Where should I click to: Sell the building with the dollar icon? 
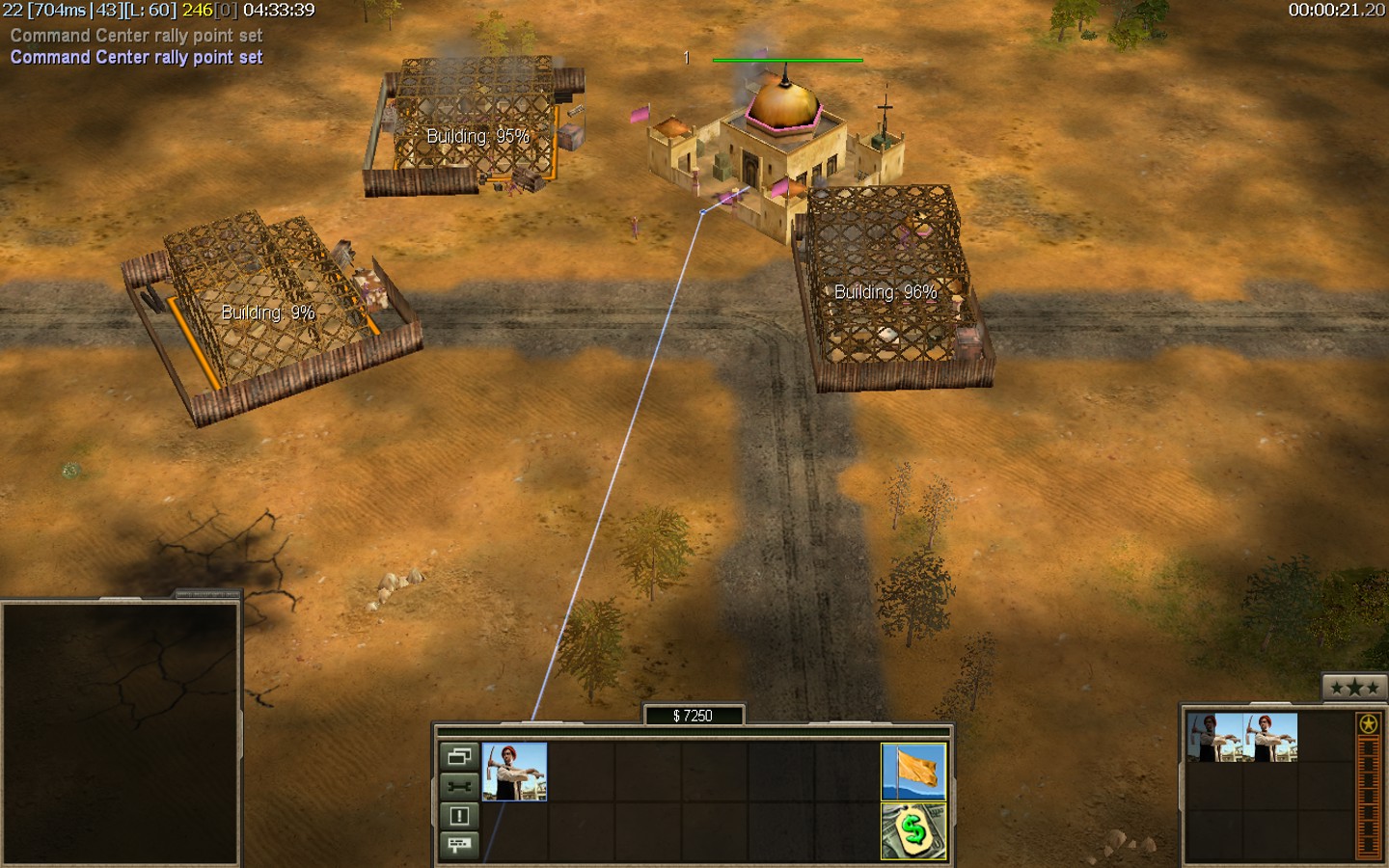click(913, 830)
